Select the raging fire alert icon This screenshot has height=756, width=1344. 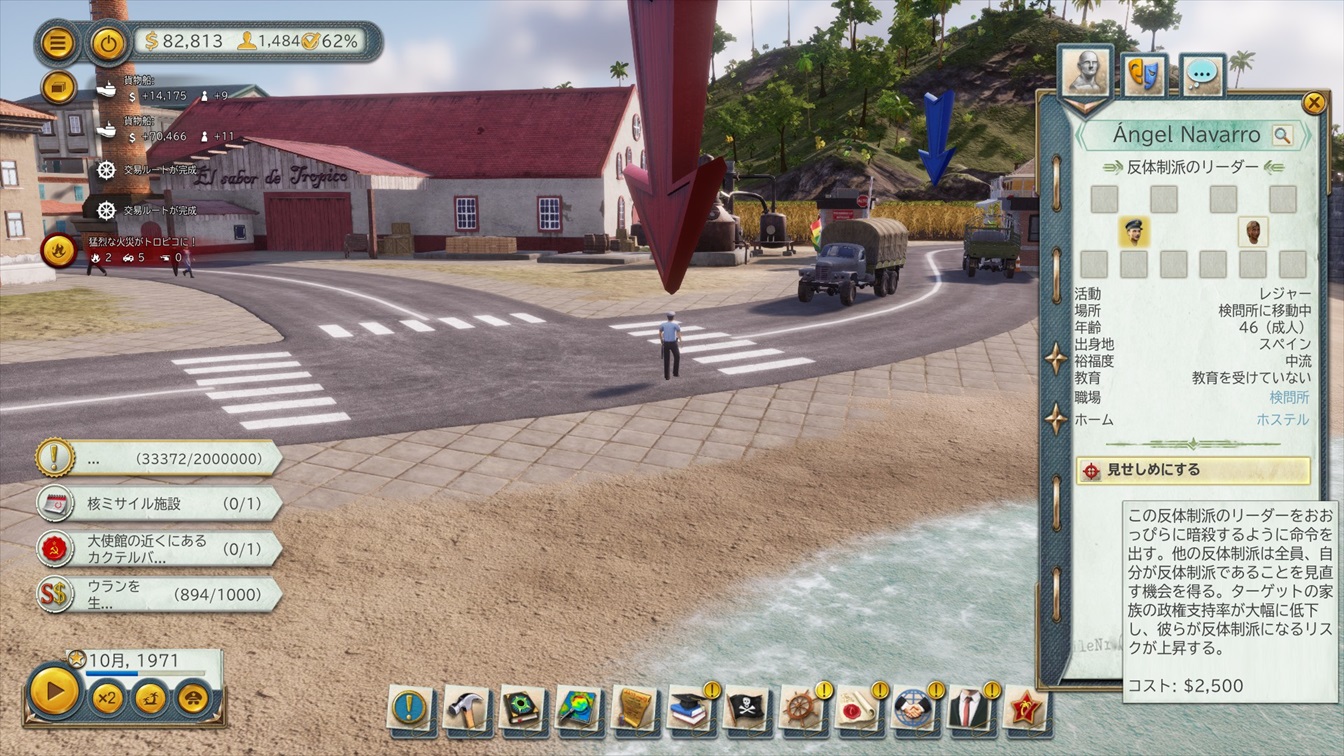(58, 250)
